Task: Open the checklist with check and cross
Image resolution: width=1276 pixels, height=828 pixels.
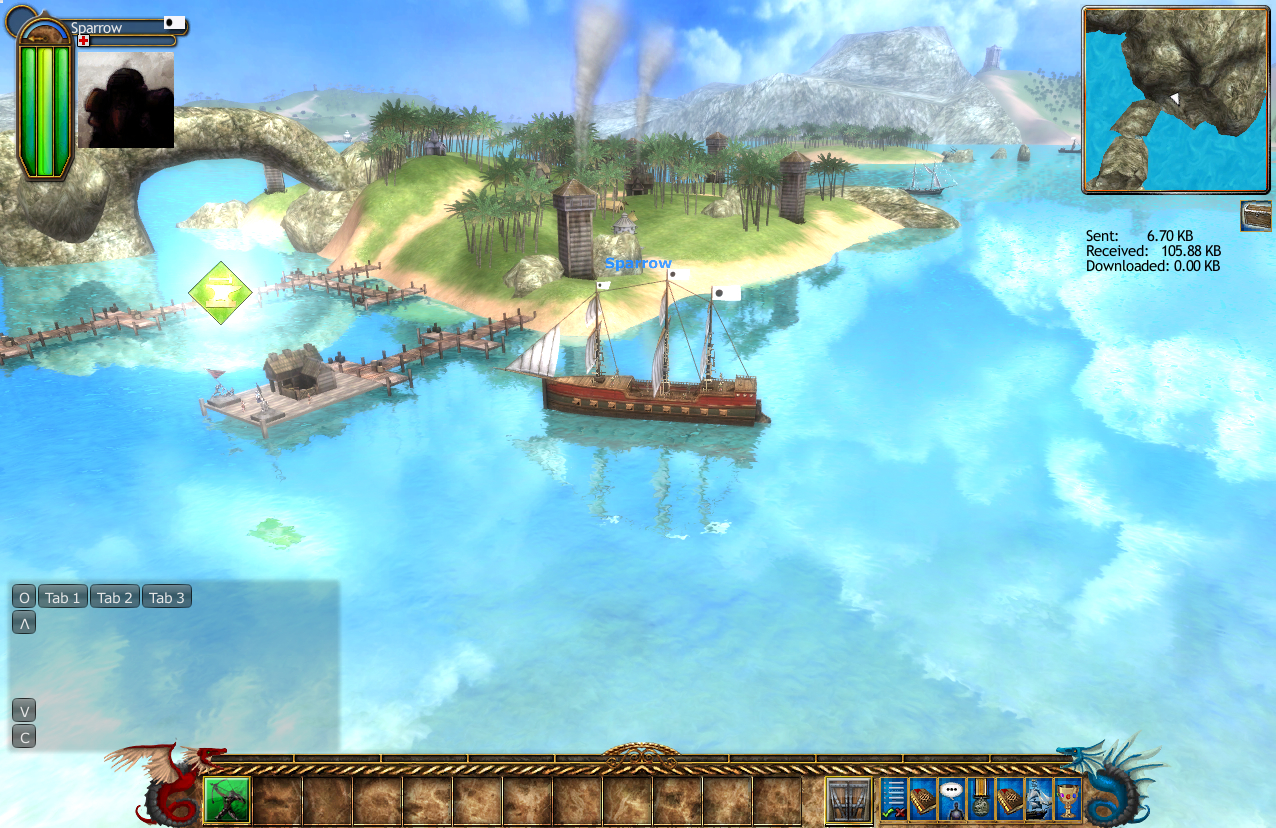Action: pyautogui.click(x=894, y=800)
